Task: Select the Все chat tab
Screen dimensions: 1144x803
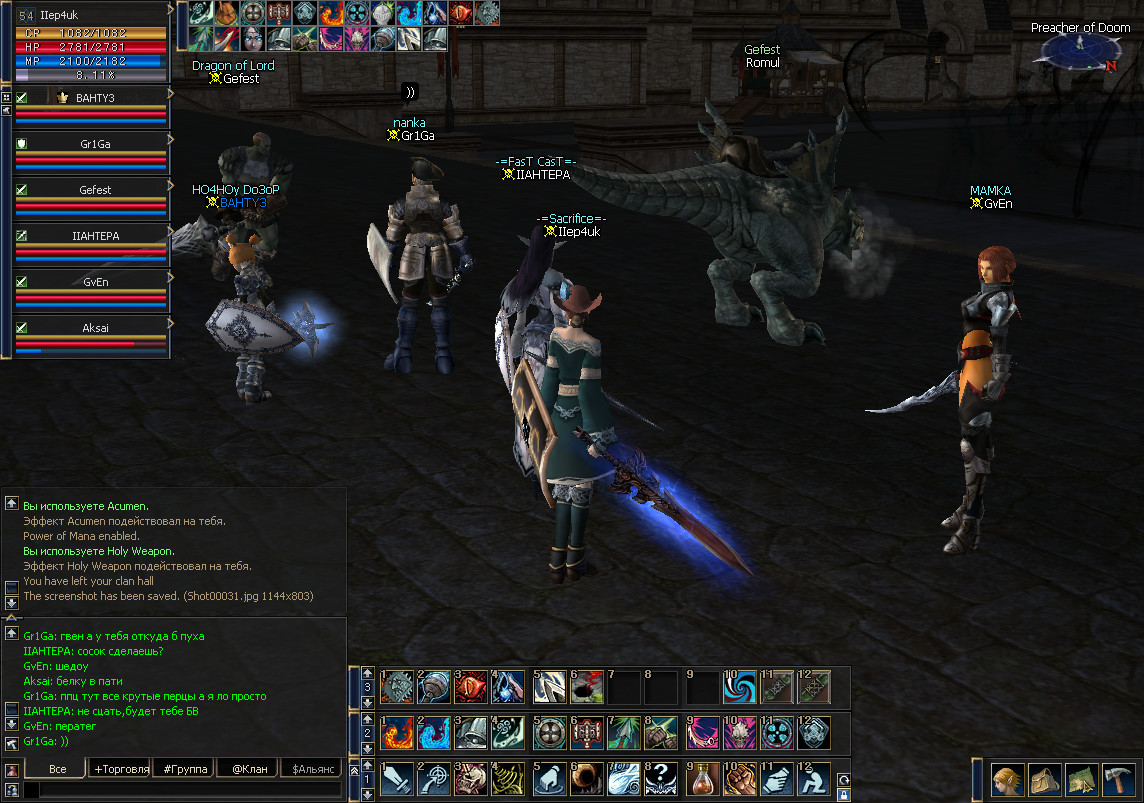Action: [x=57, y=768]
